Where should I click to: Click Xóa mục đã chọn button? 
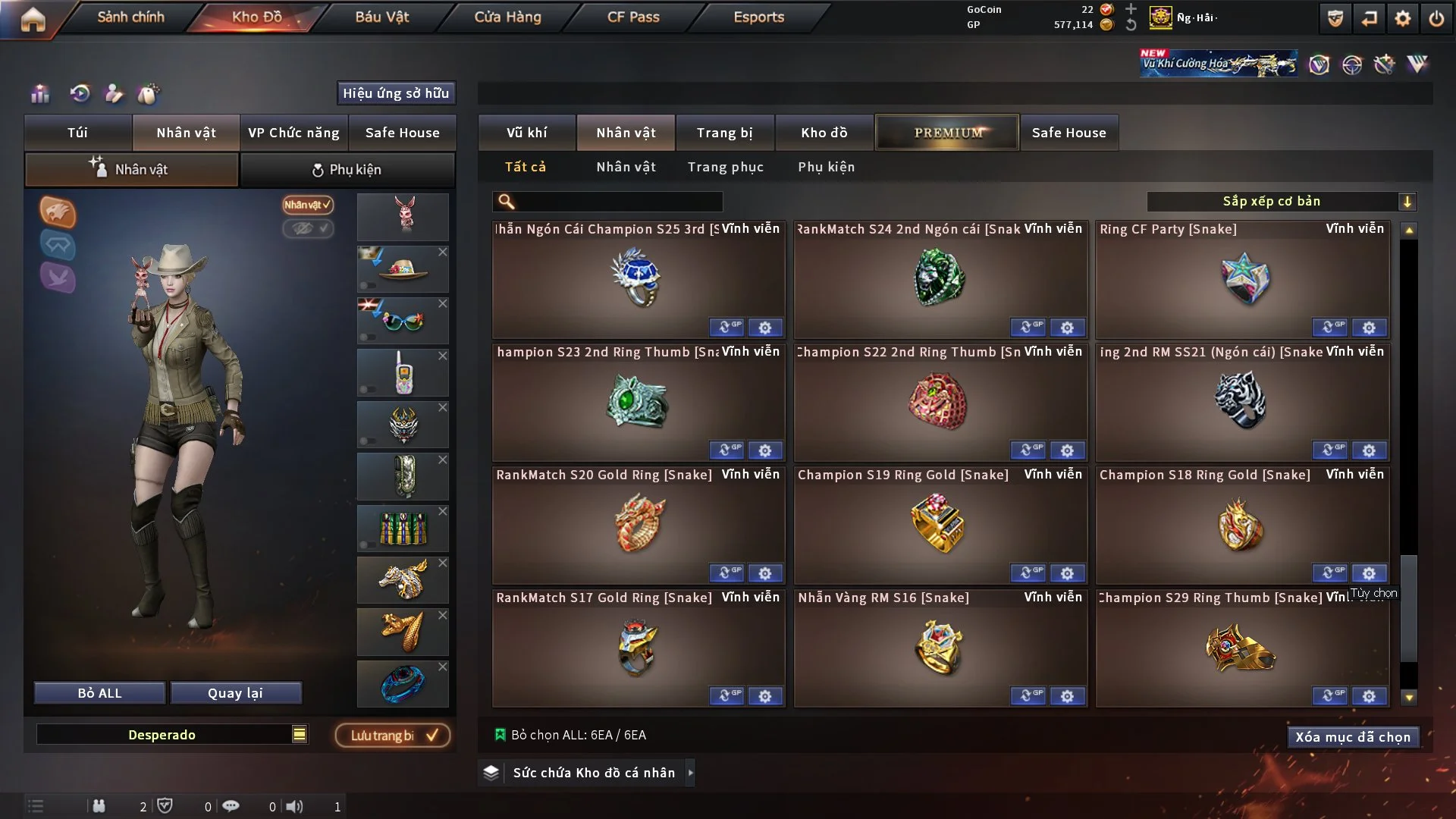pos(1353,737)
